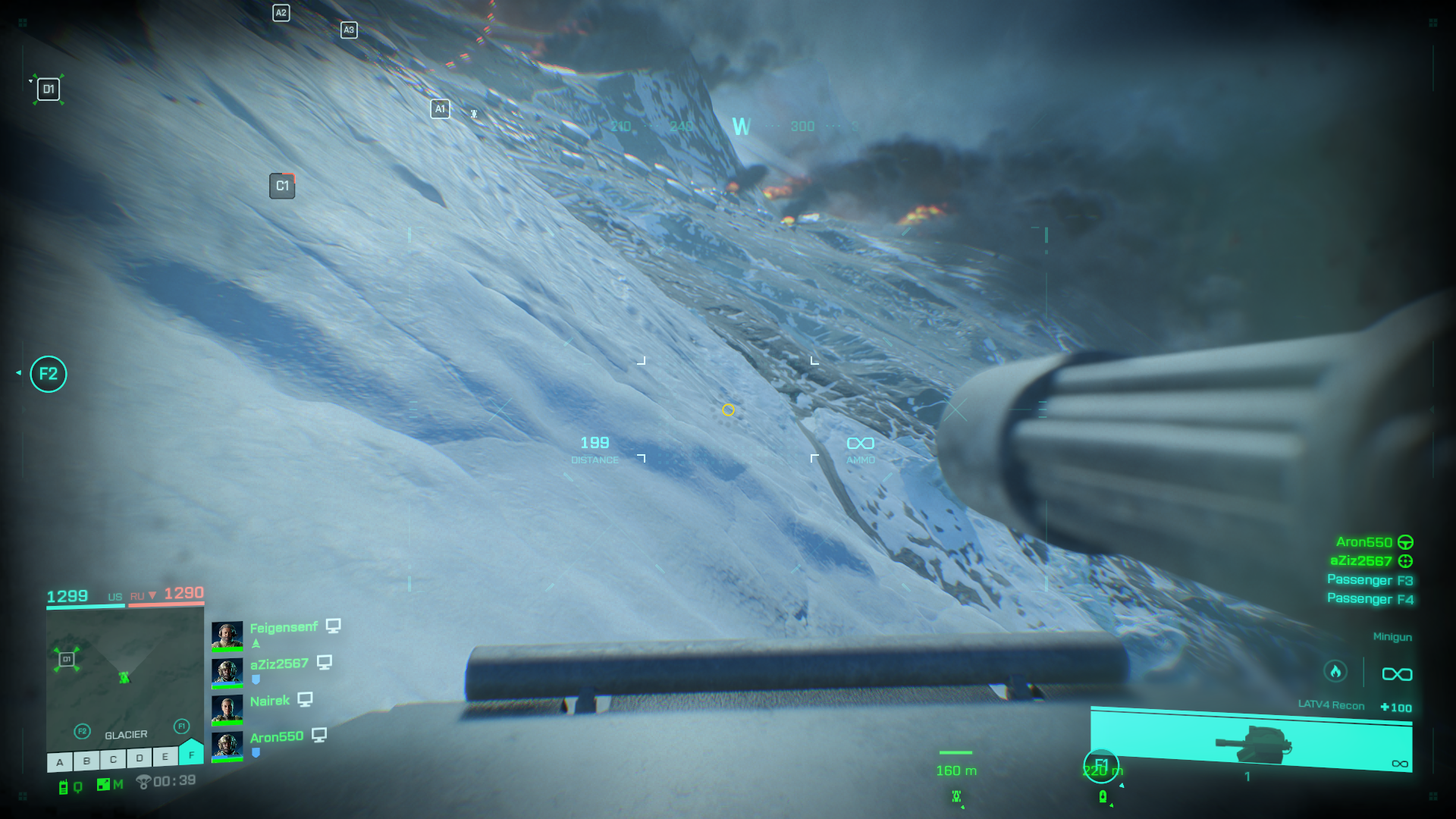Image resolution: width=1456 pixels, height=819 pixels.
Task: Select the A2 objective marker
Action: pos(281,13)
